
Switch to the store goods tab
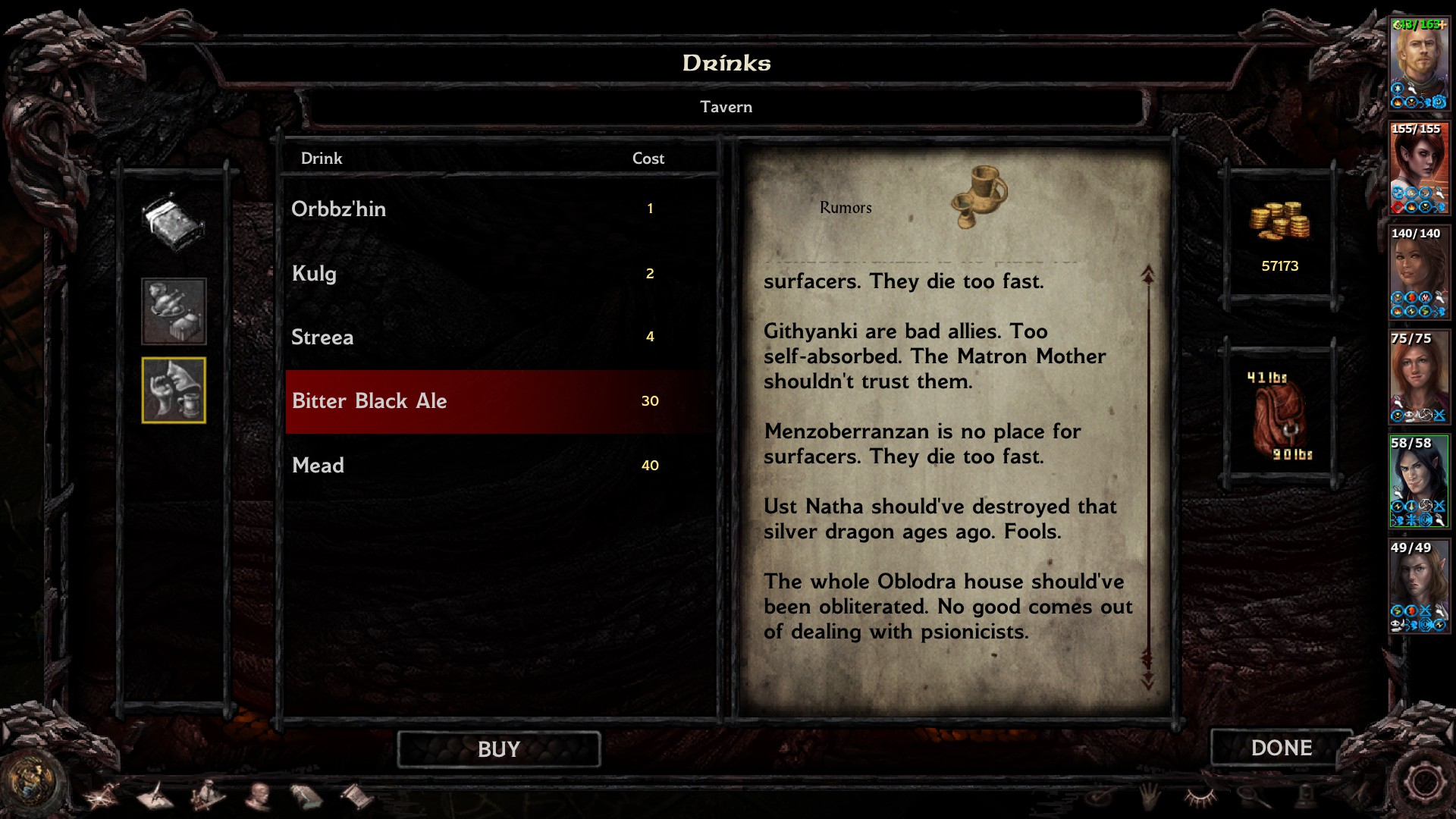point(174,311)
